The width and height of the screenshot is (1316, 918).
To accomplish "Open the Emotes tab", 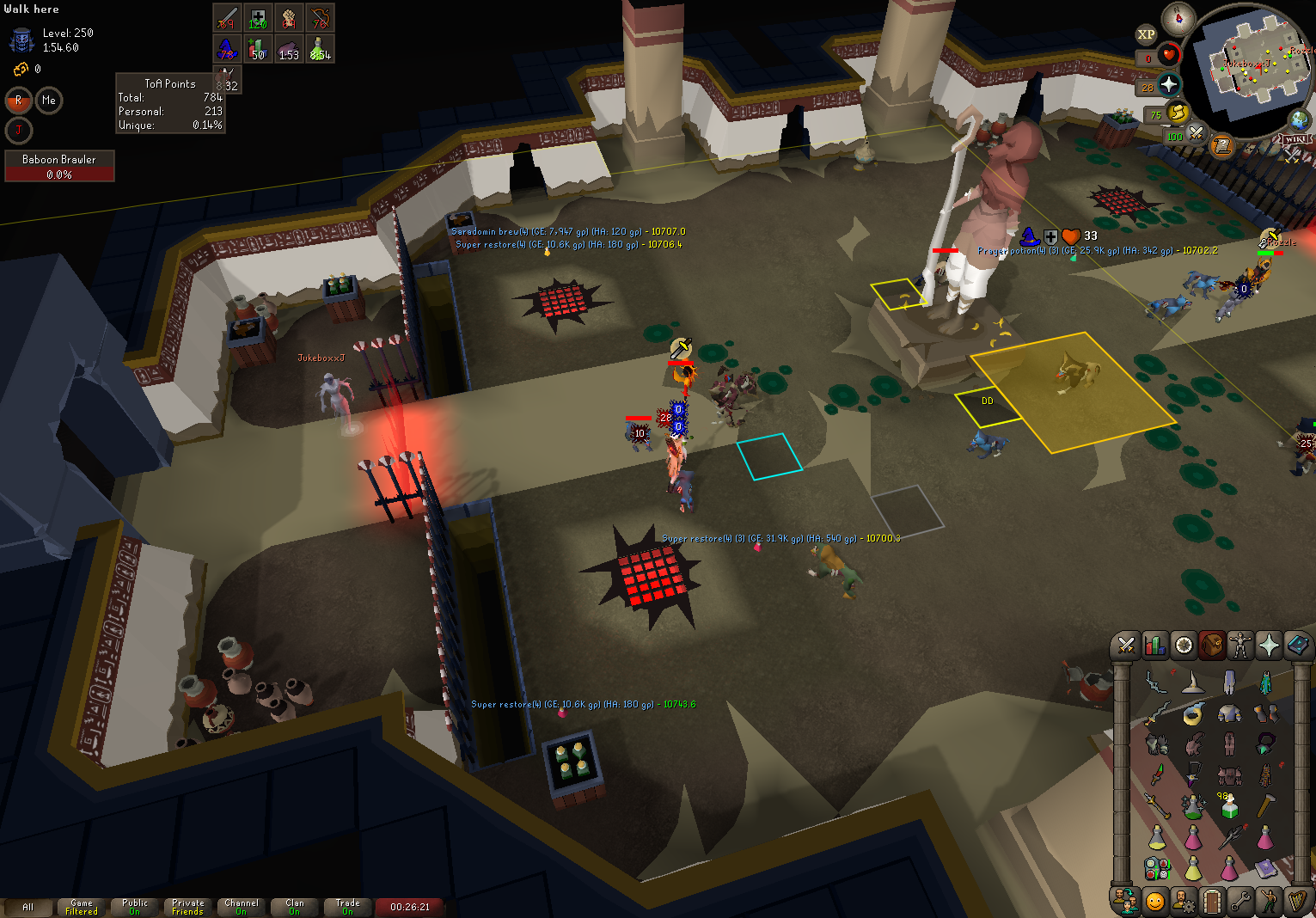I will point(1269,901).
